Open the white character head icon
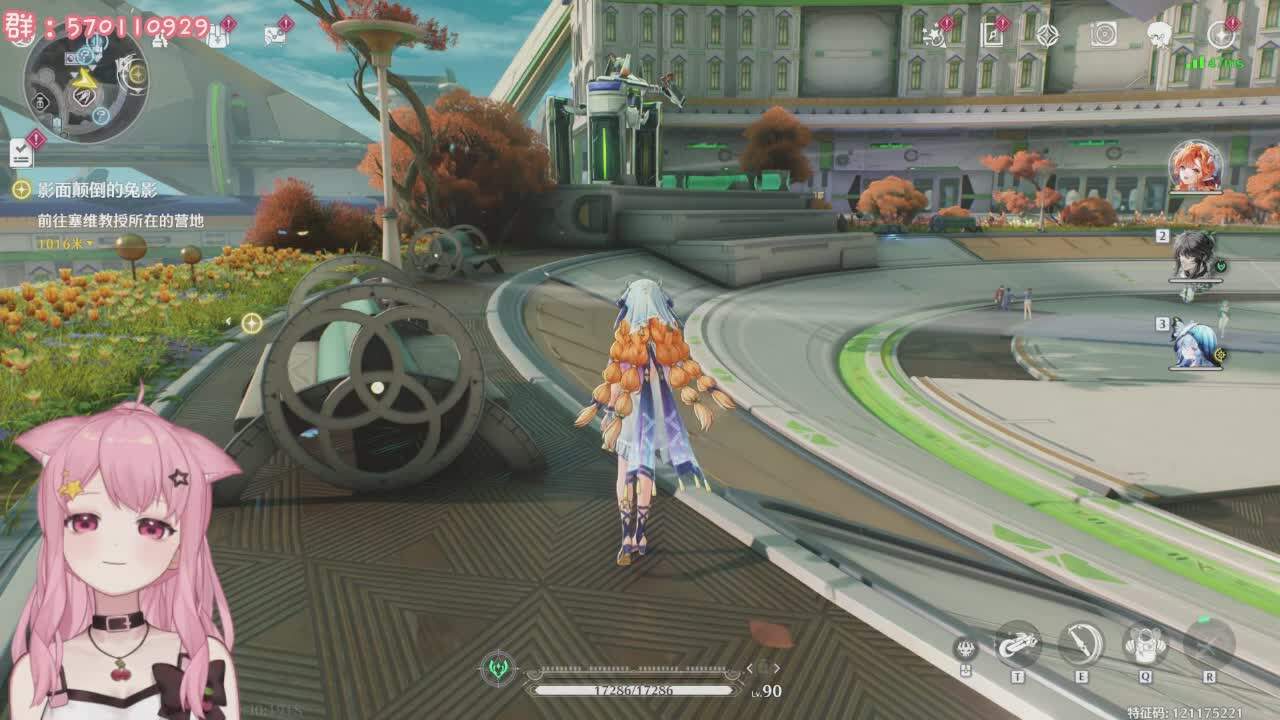This screenshot has height=720, width=1280. [x=1159, y=35]
